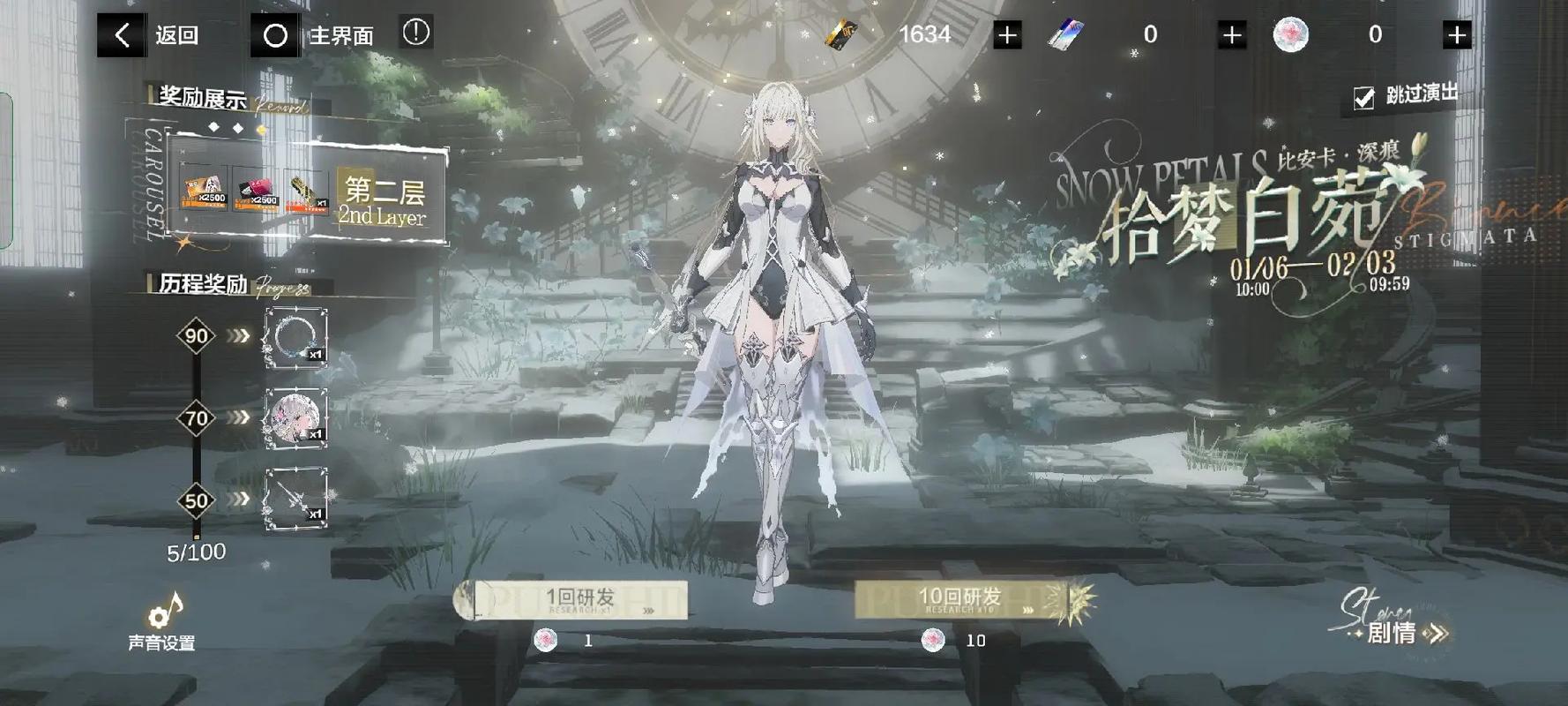Do a single 1回研发 research pull

pyautogui.click(x=579, y=600)
